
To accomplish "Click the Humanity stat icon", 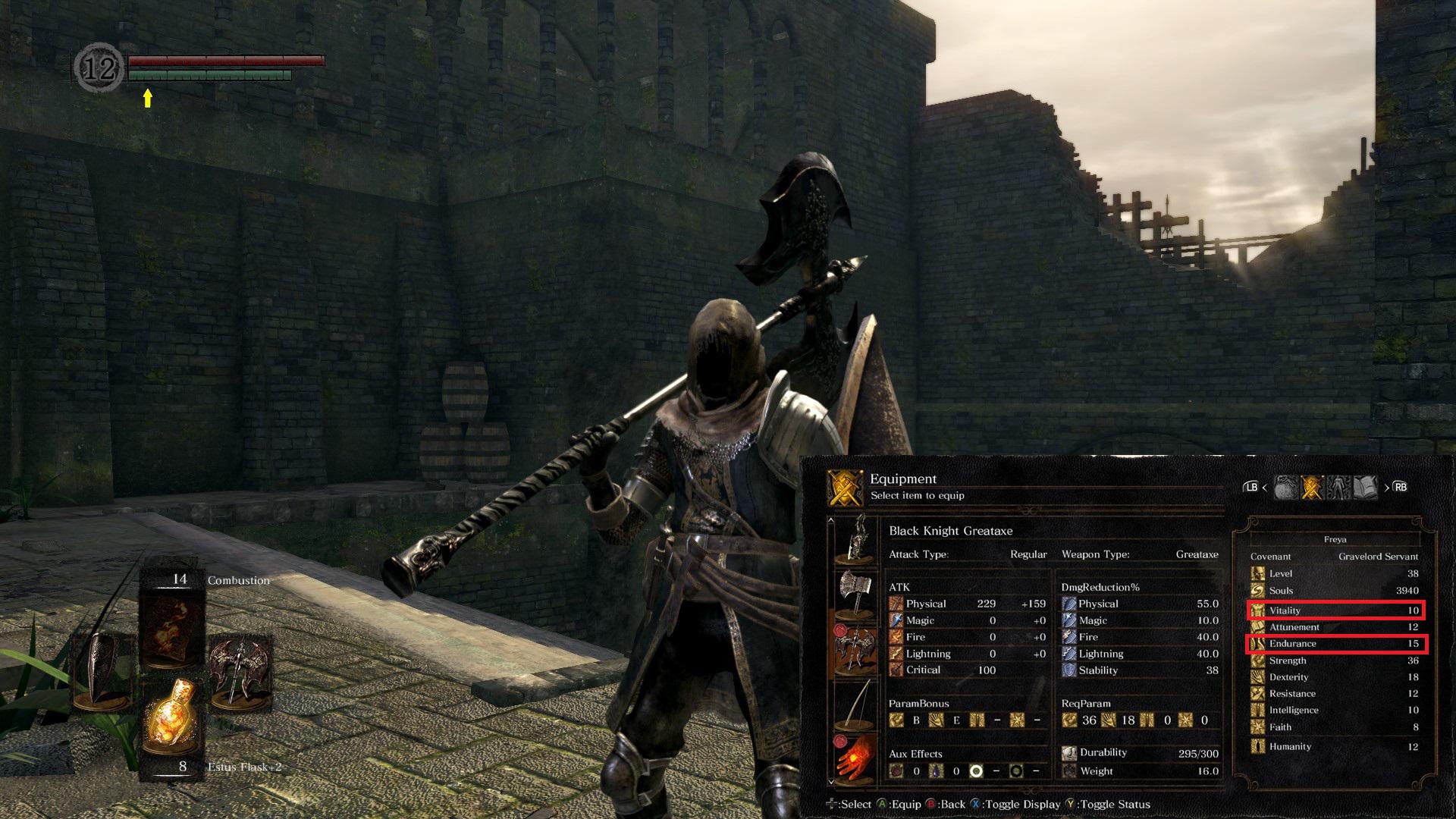I will pyautogui.click(x=1257, y=746).
